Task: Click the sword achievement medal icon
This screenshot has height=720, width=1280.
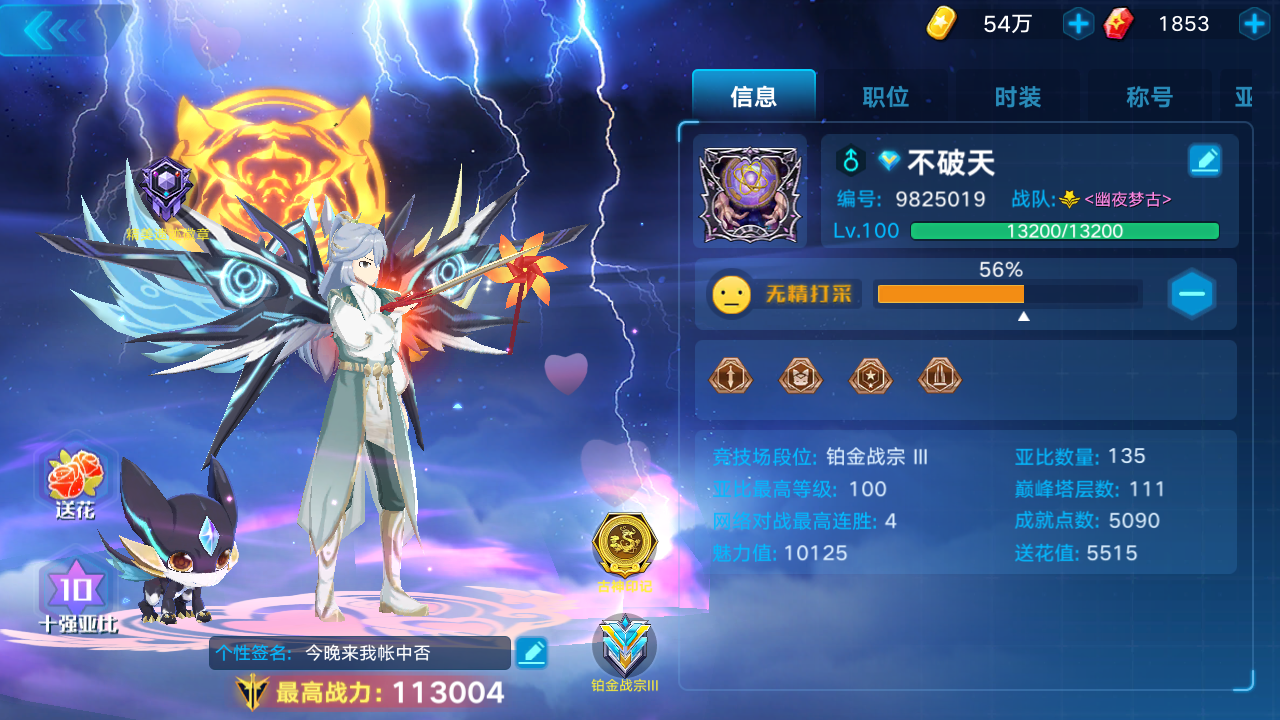Action: tap(730, 377)
